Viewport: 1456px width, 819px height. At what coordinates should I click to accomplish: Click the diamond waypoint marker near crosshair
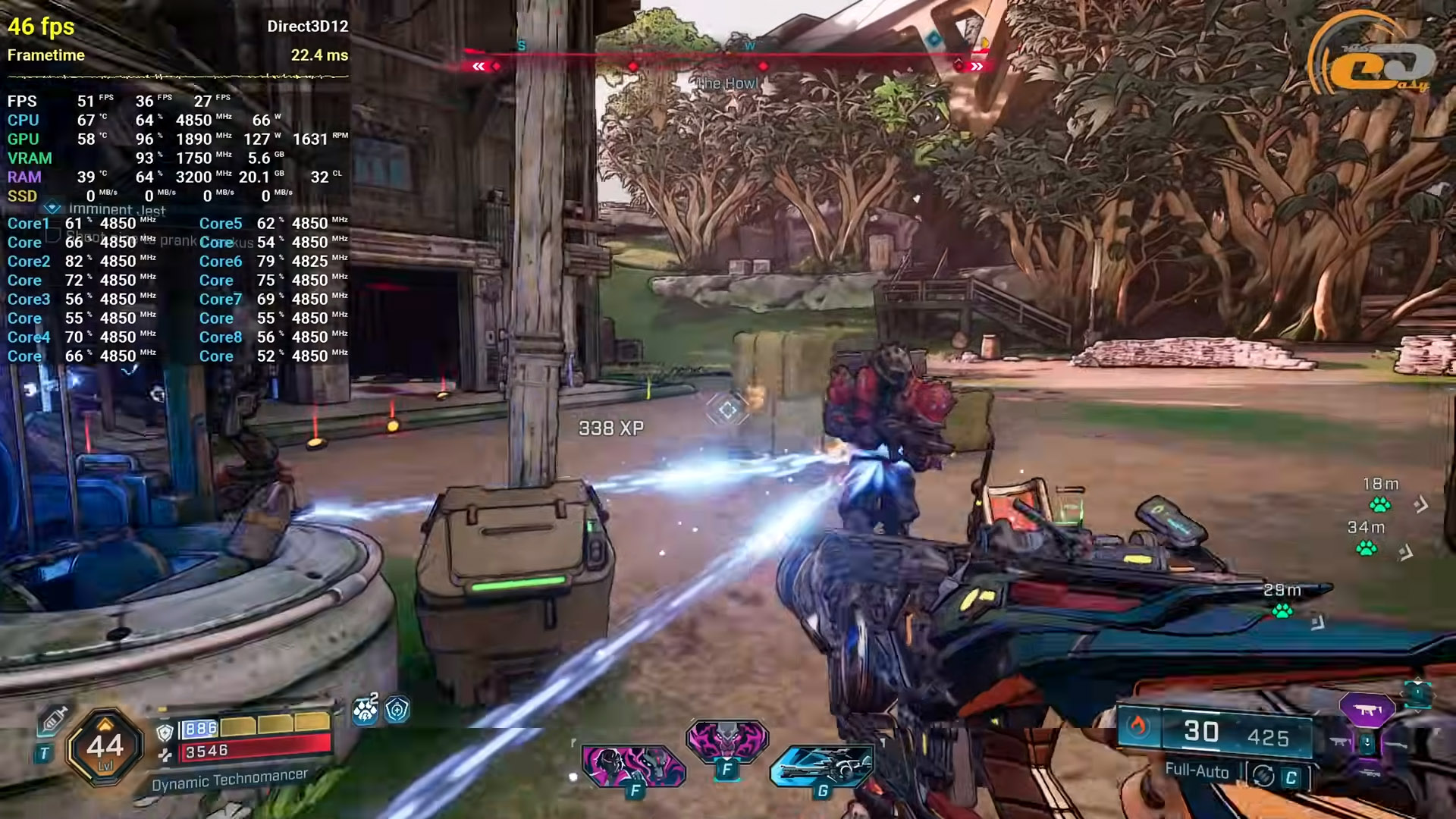[x=728, y=410]
